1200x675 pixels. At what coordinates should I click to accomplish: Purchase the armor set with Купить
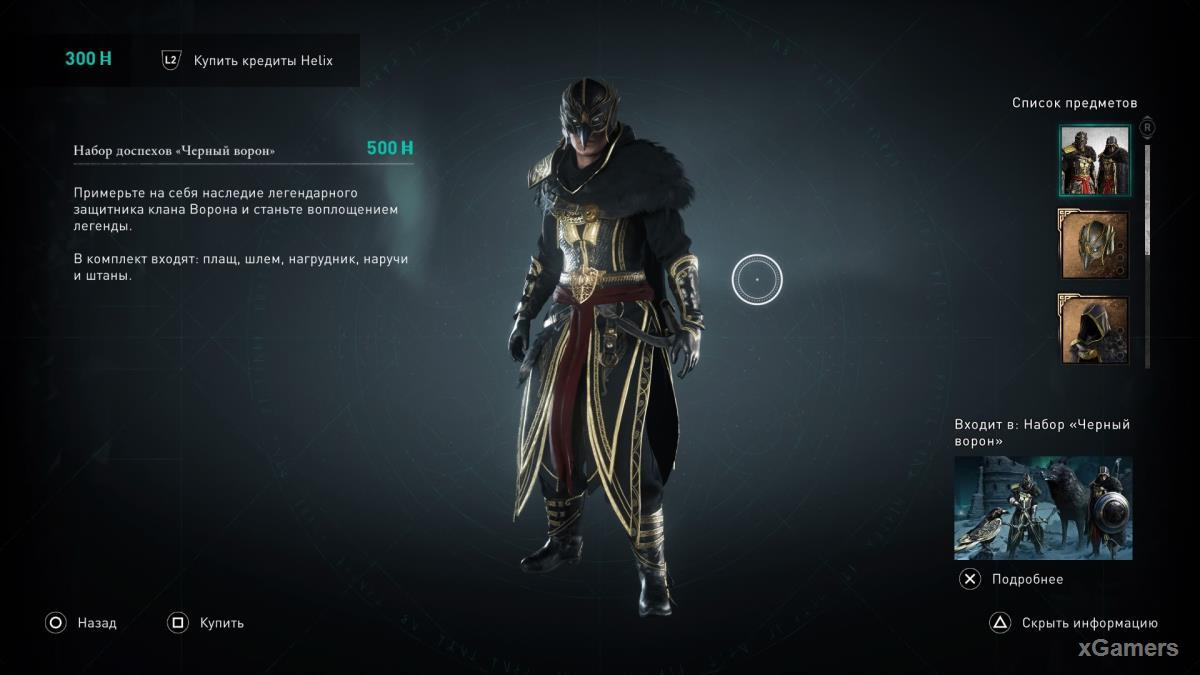pos(206,623)
